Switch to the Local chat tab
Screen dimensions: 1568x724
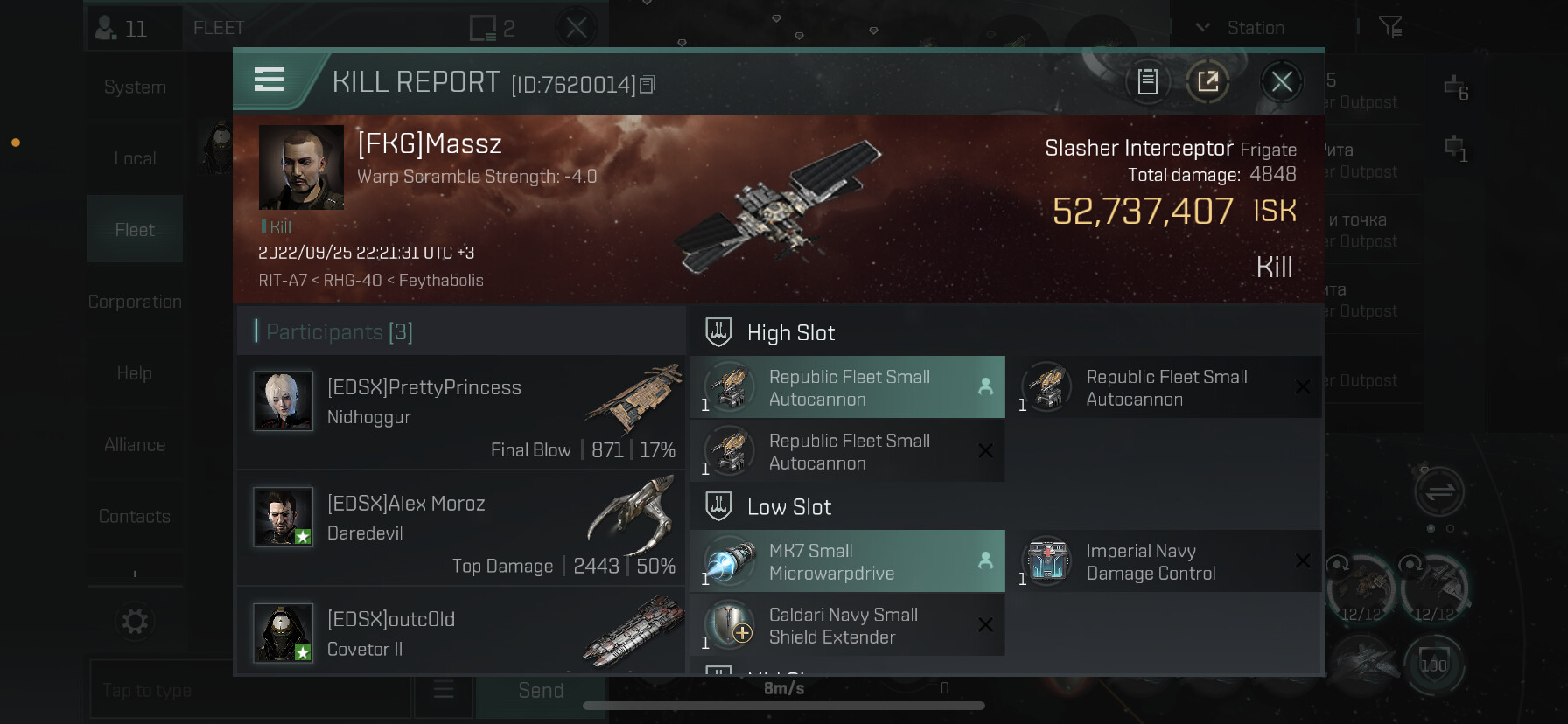pyautogui.click(x=135, y=158)
